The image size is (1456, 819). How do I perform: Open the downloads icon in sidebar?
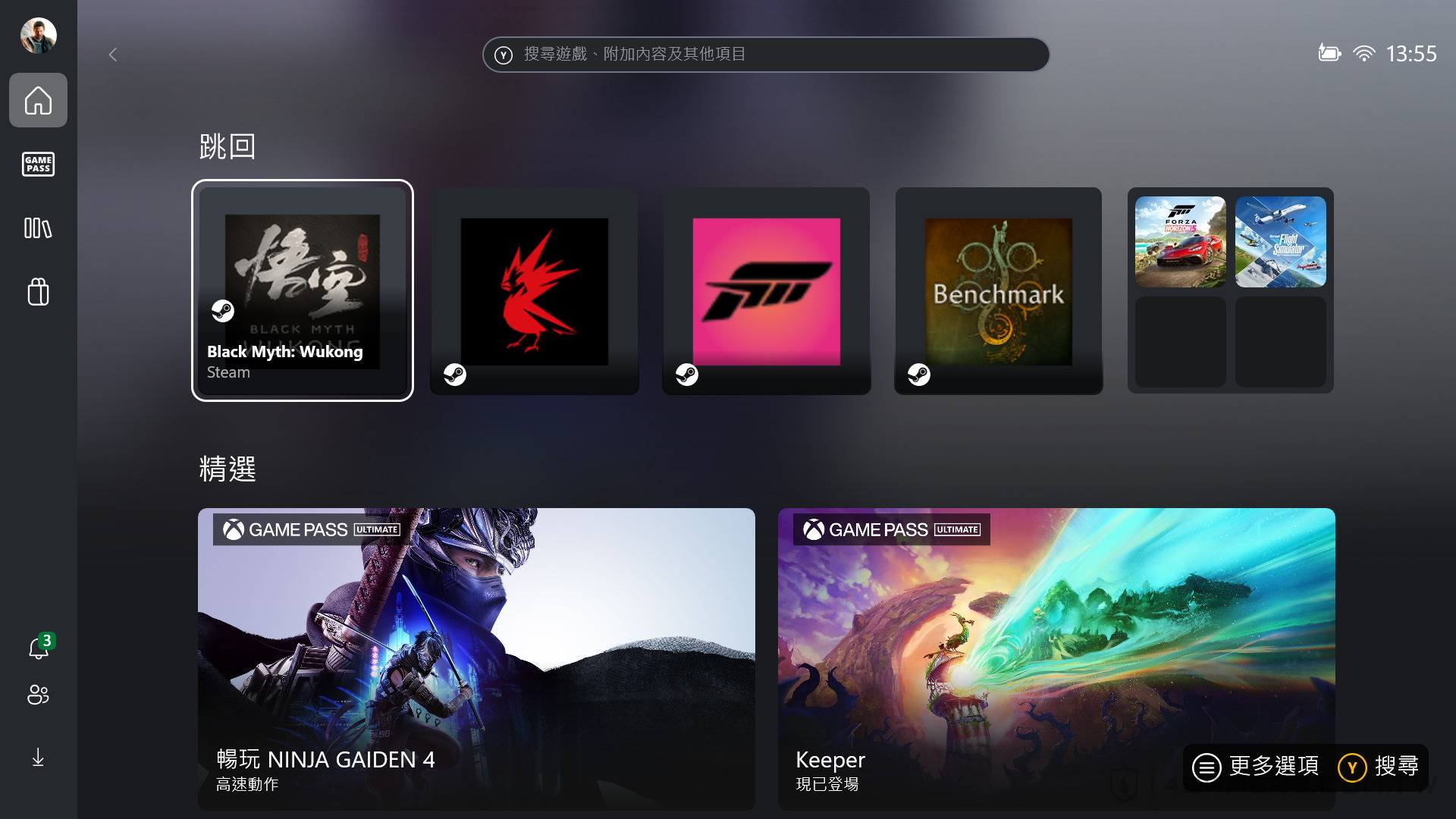(x=38, y=757)
